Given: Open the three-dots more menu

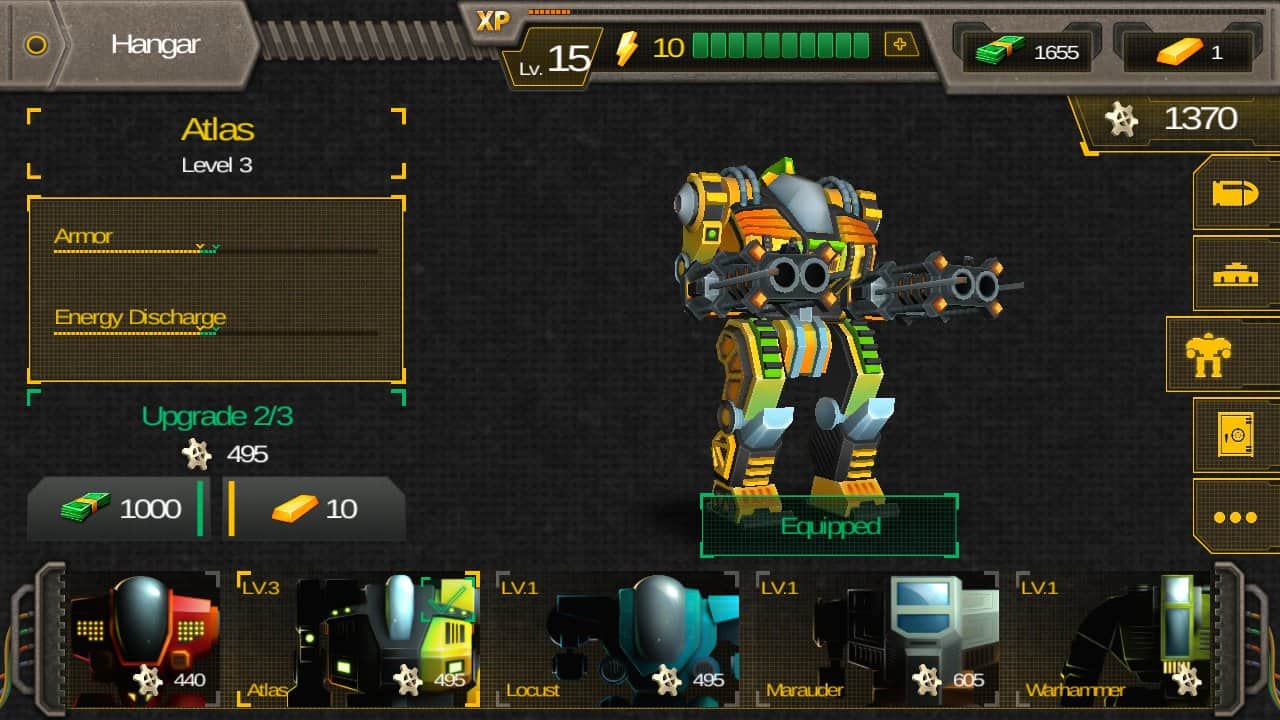Looking at the screenshot, I should (x=1235, y=517).
